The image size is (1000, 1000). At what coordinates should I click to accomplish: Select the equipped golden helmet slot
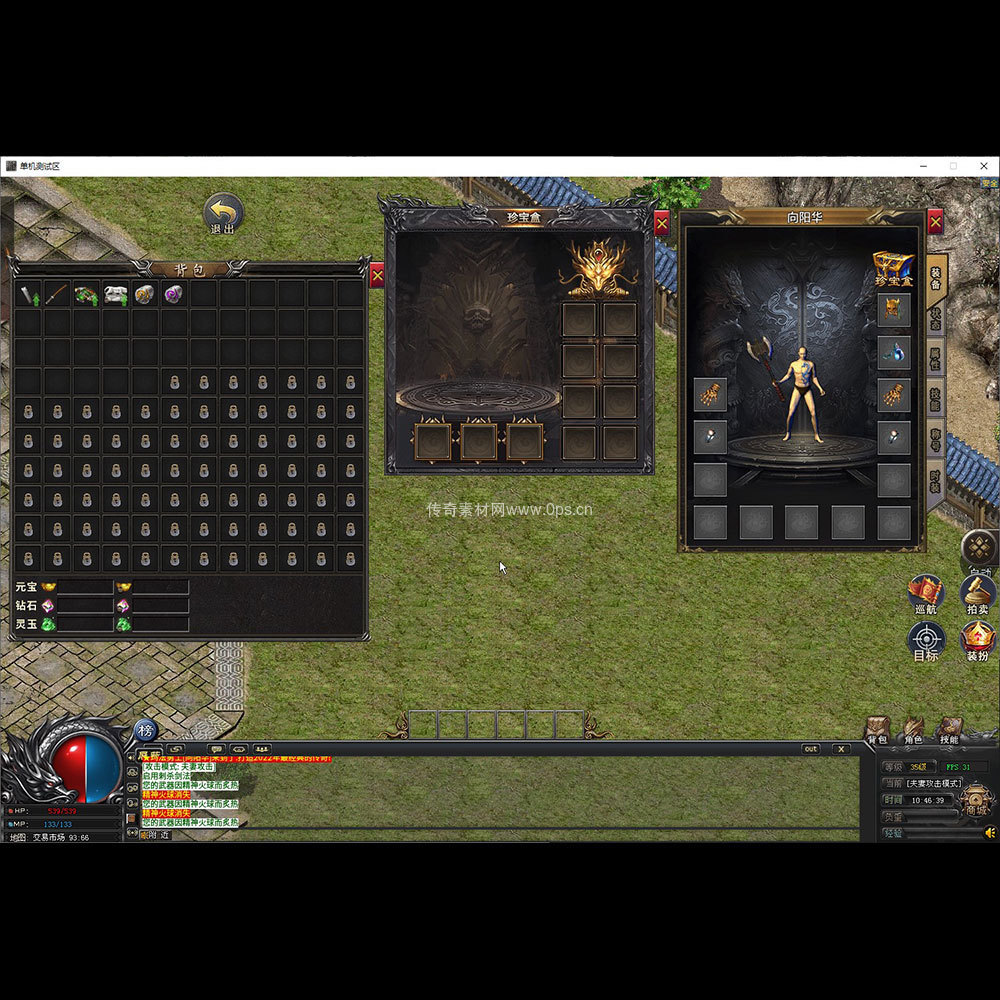click(x=893, y=310)
